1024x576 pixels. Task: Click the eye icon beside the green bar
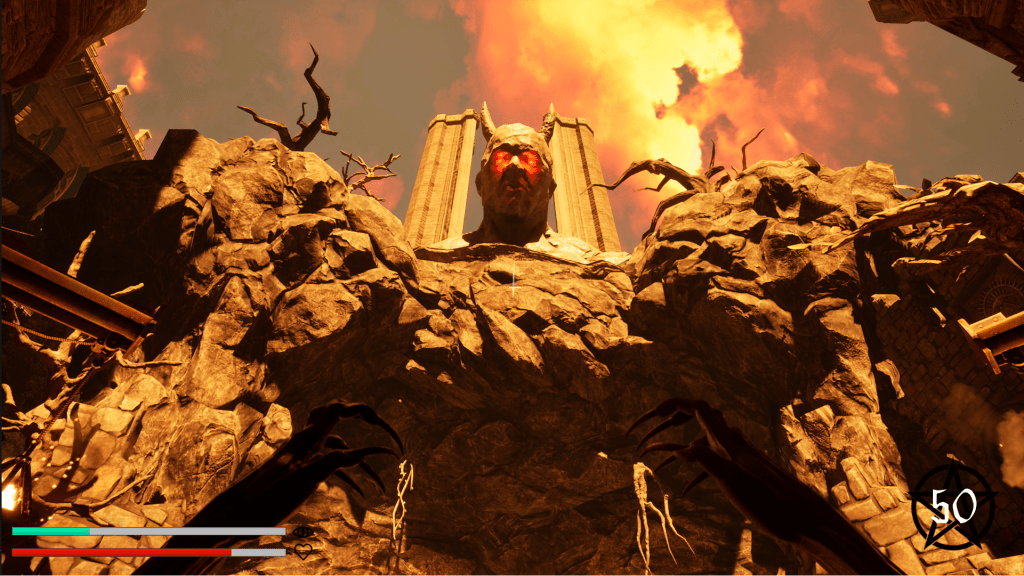pyautogui.click(x=303, y=532)
